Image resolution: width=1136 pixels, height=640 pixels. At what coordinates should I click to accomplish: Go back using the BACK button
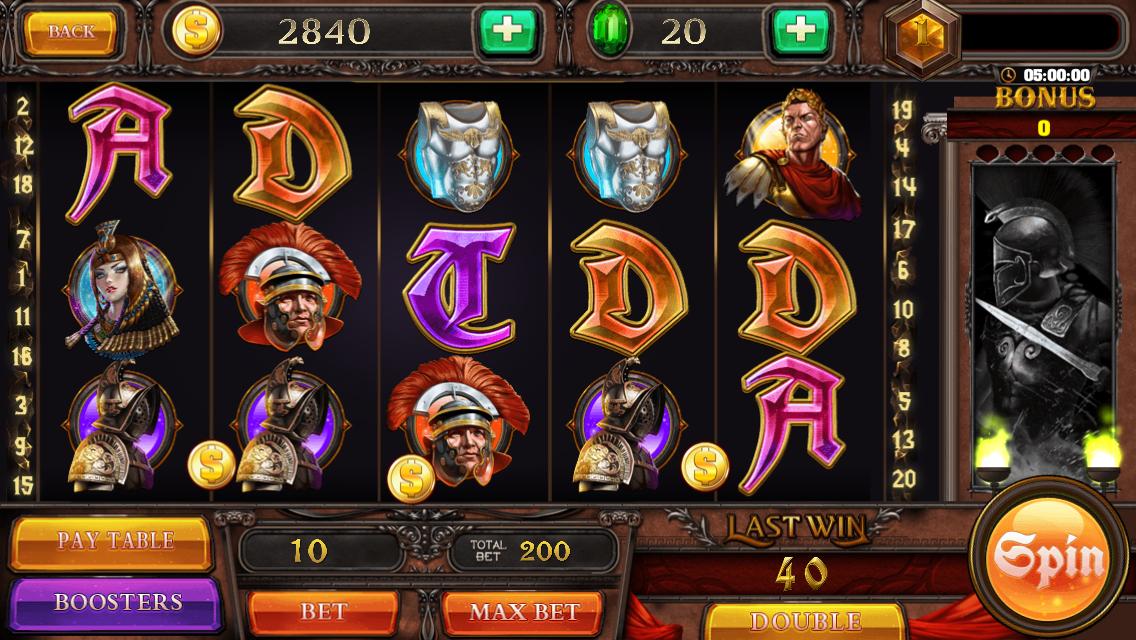pos(72,32)
